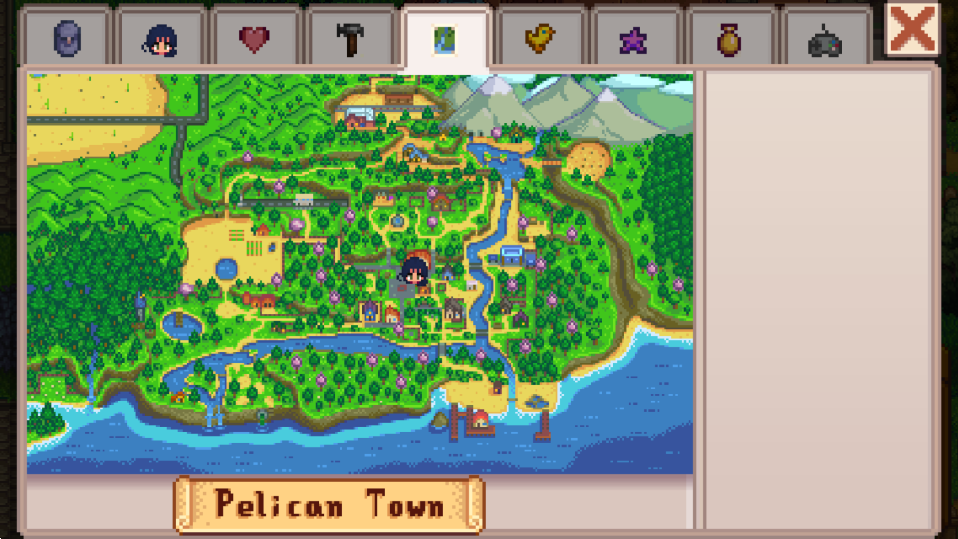Open the collections tab with vase icon

coord(729,38)
